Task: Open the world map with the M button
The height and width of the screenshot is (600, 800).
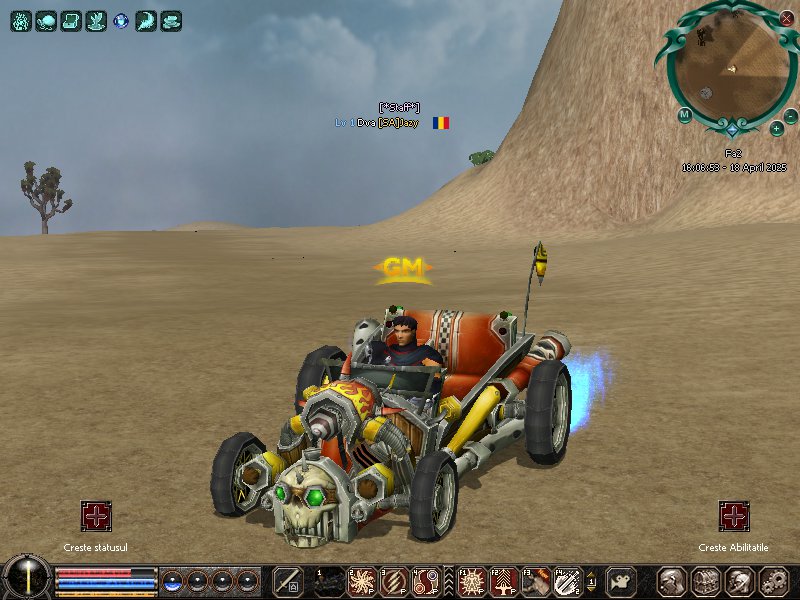Action: (685, 114)
